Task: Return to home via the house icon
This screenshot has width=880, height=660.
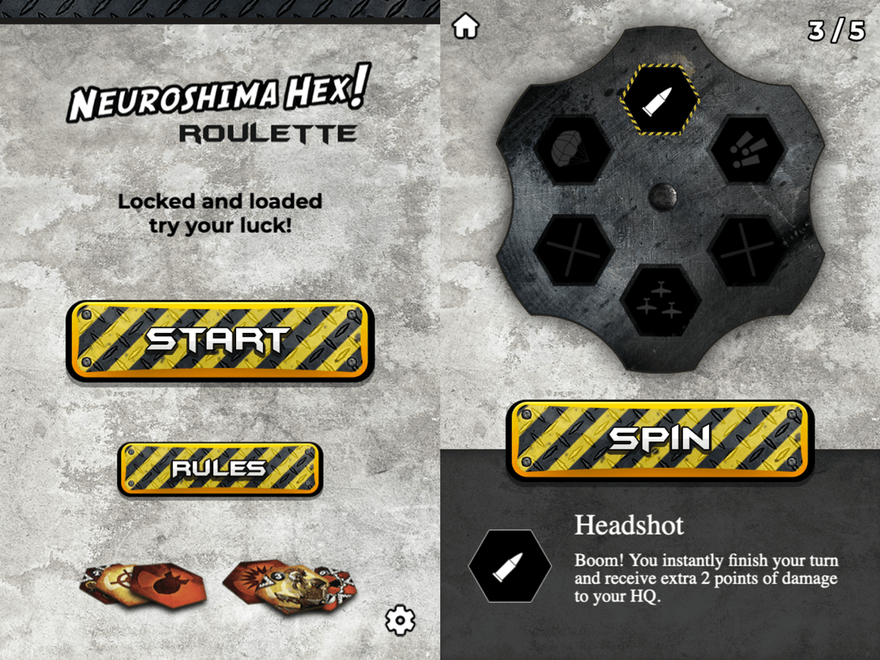Action: tap(466, 27)
